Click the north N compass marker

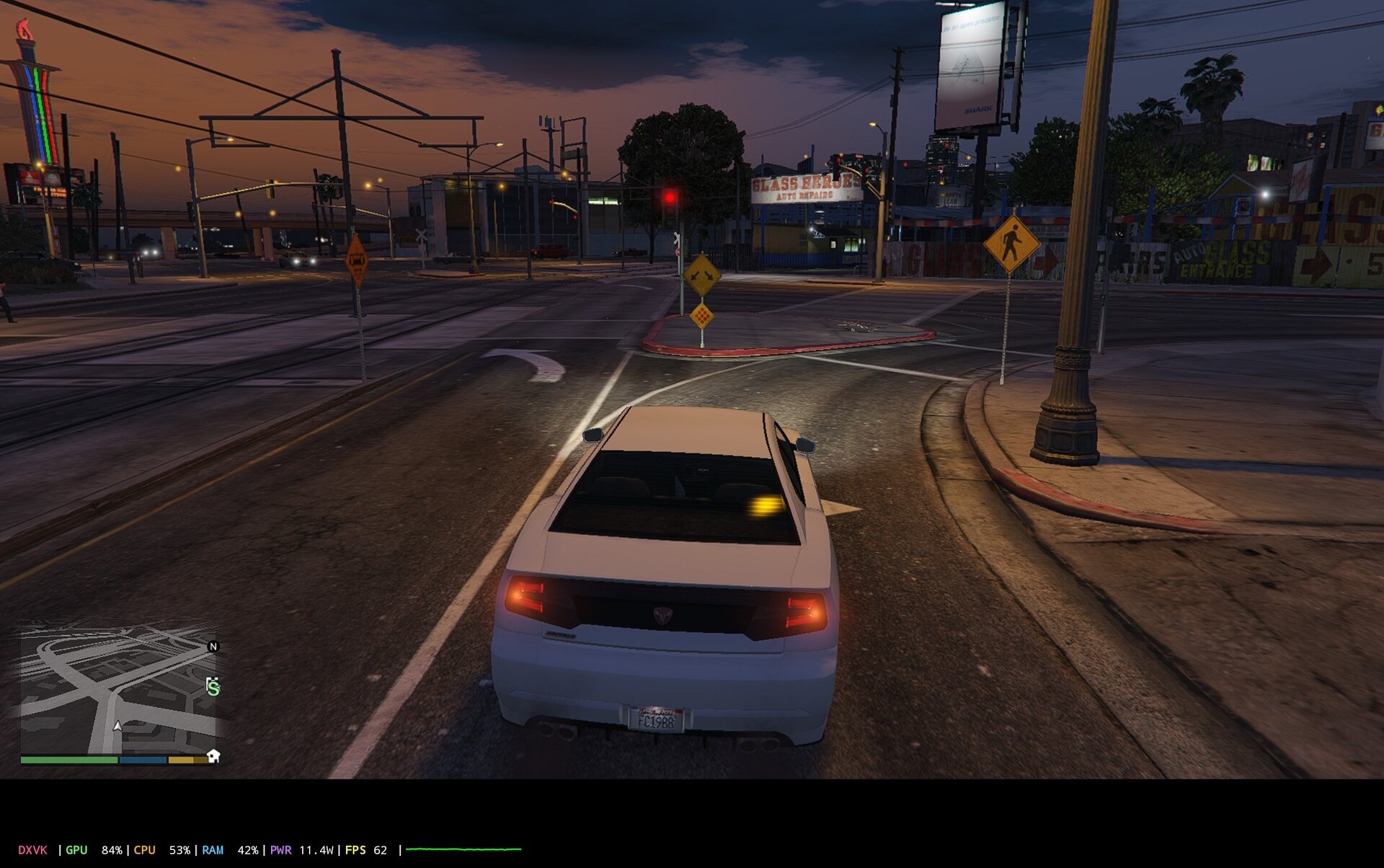click(x=213, y=647)
